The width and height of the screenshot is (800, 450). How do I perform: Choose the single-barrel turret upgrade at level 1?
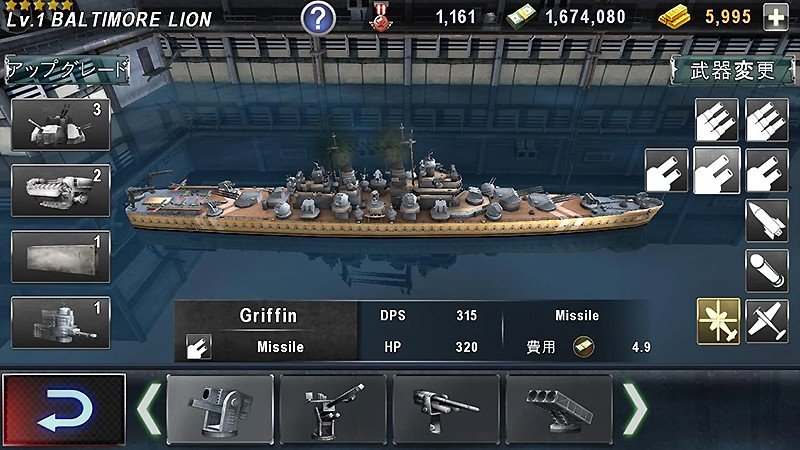point(60,322)
